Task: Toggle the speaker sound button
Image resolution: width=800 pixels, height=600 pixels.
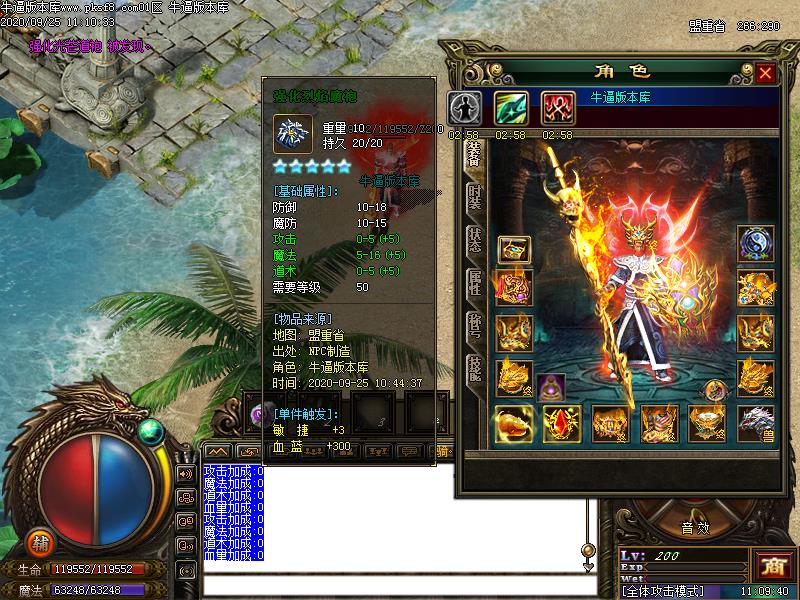Action: [185, 473]
